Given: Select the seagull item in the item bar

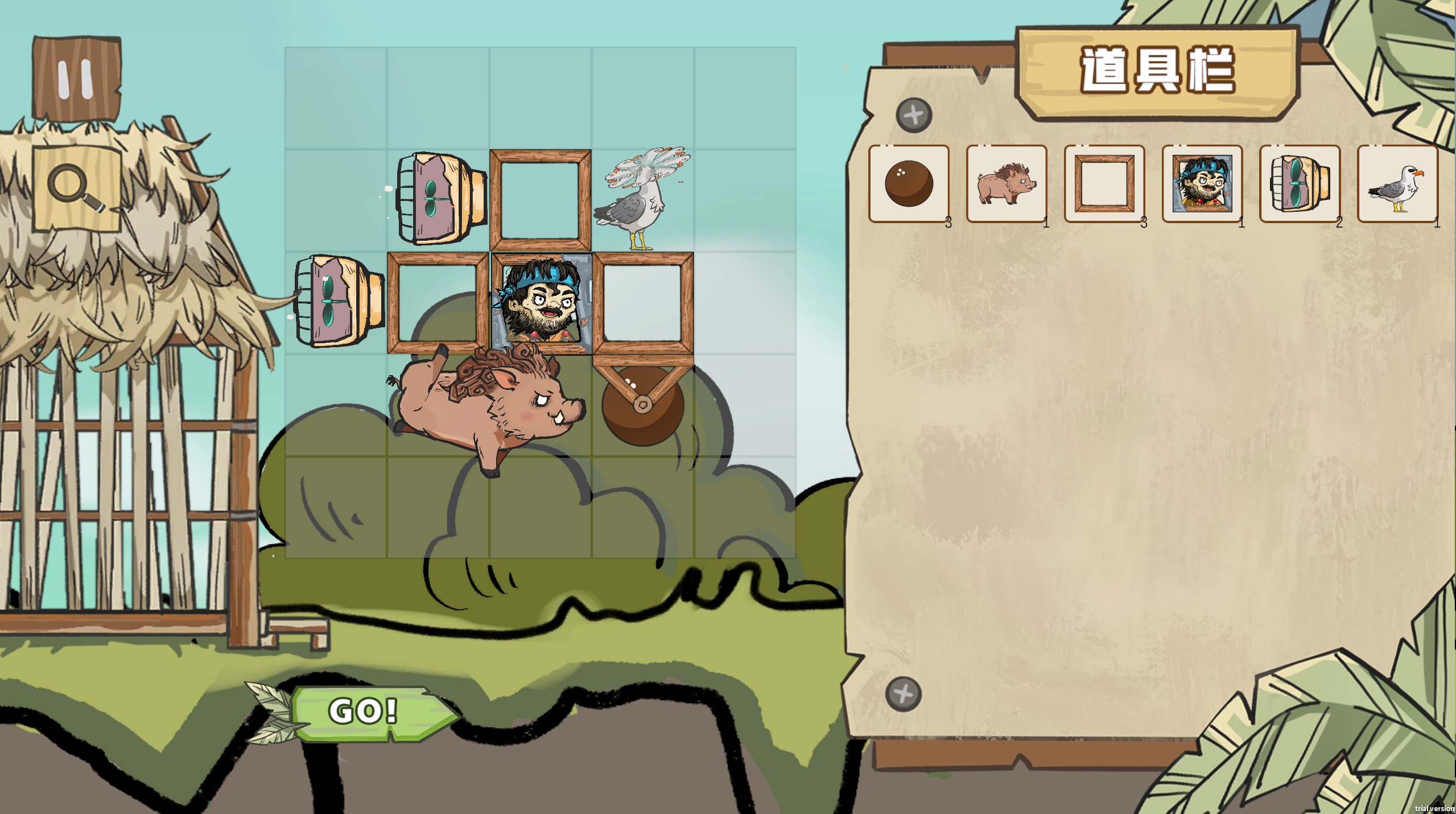Looking at the screenshot, I should [x=1397, y=184].
